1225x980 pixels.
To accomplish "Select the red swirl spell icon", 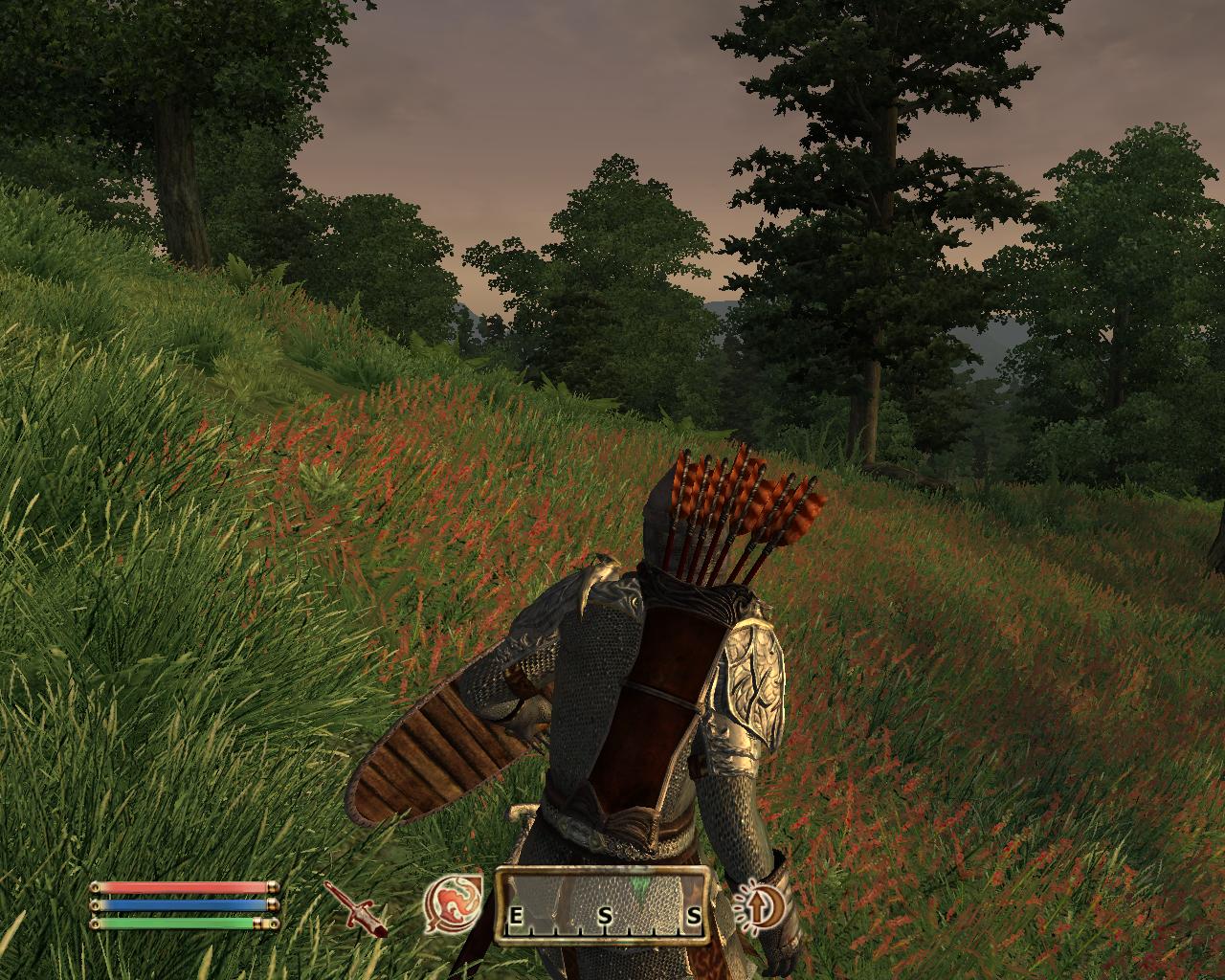I will click(x=453, y=903).
